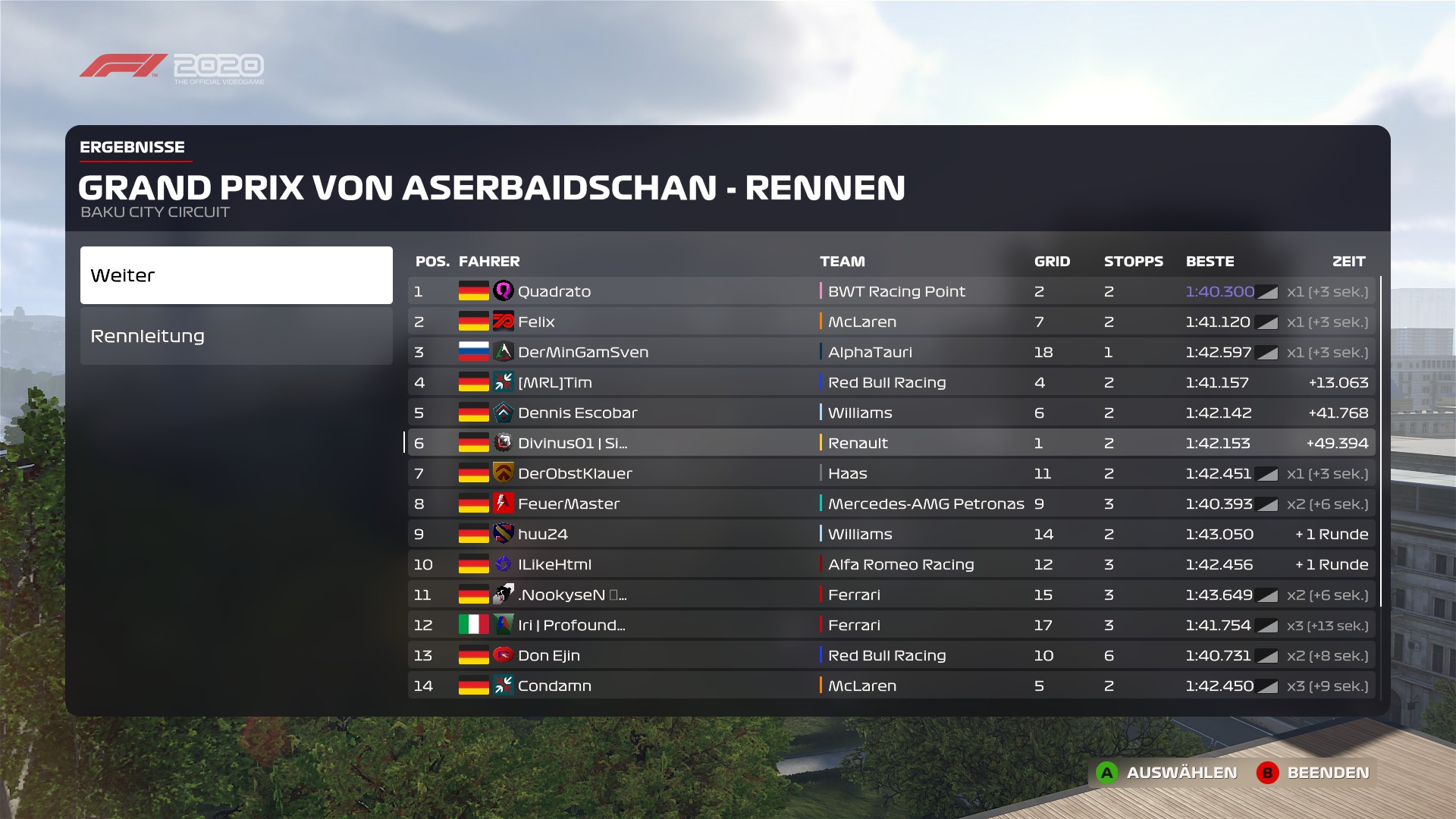The width and height of the screenshot is (1456, 819).
Task: Select the Weiter menu entry
Action: (236, 275)
